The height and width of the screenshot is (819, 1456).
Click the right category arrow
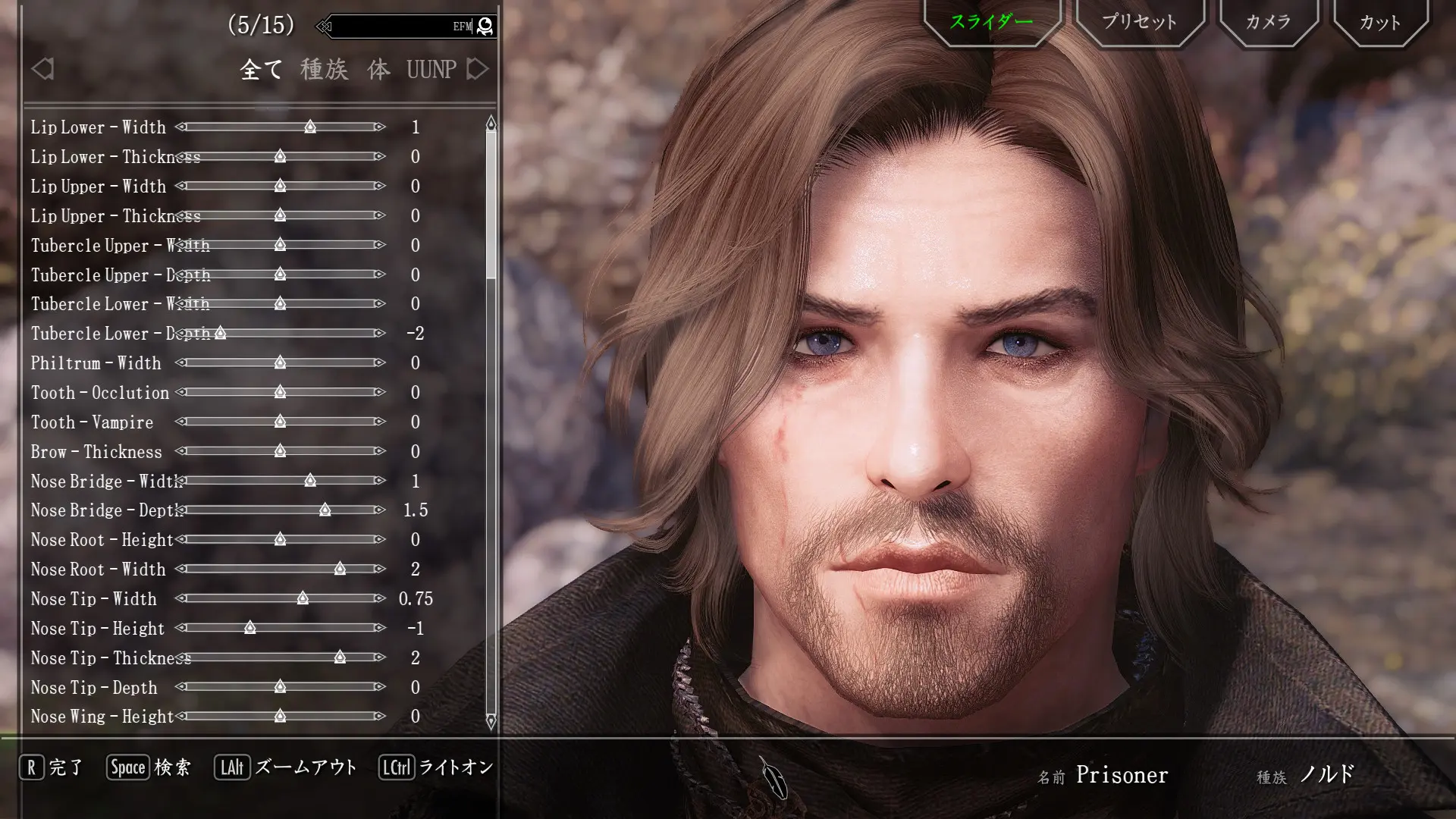point(478,69)
